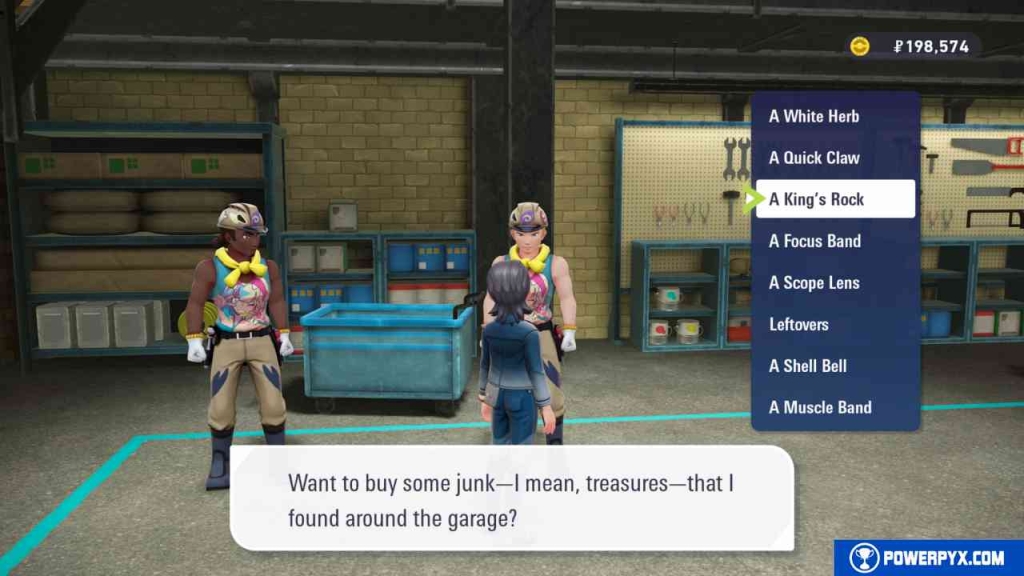Image resolution: width=1024 pixels, height=576 pixels.
Task: Open the PowerPyx.com watermark link
Action: (x=929, y=558)
